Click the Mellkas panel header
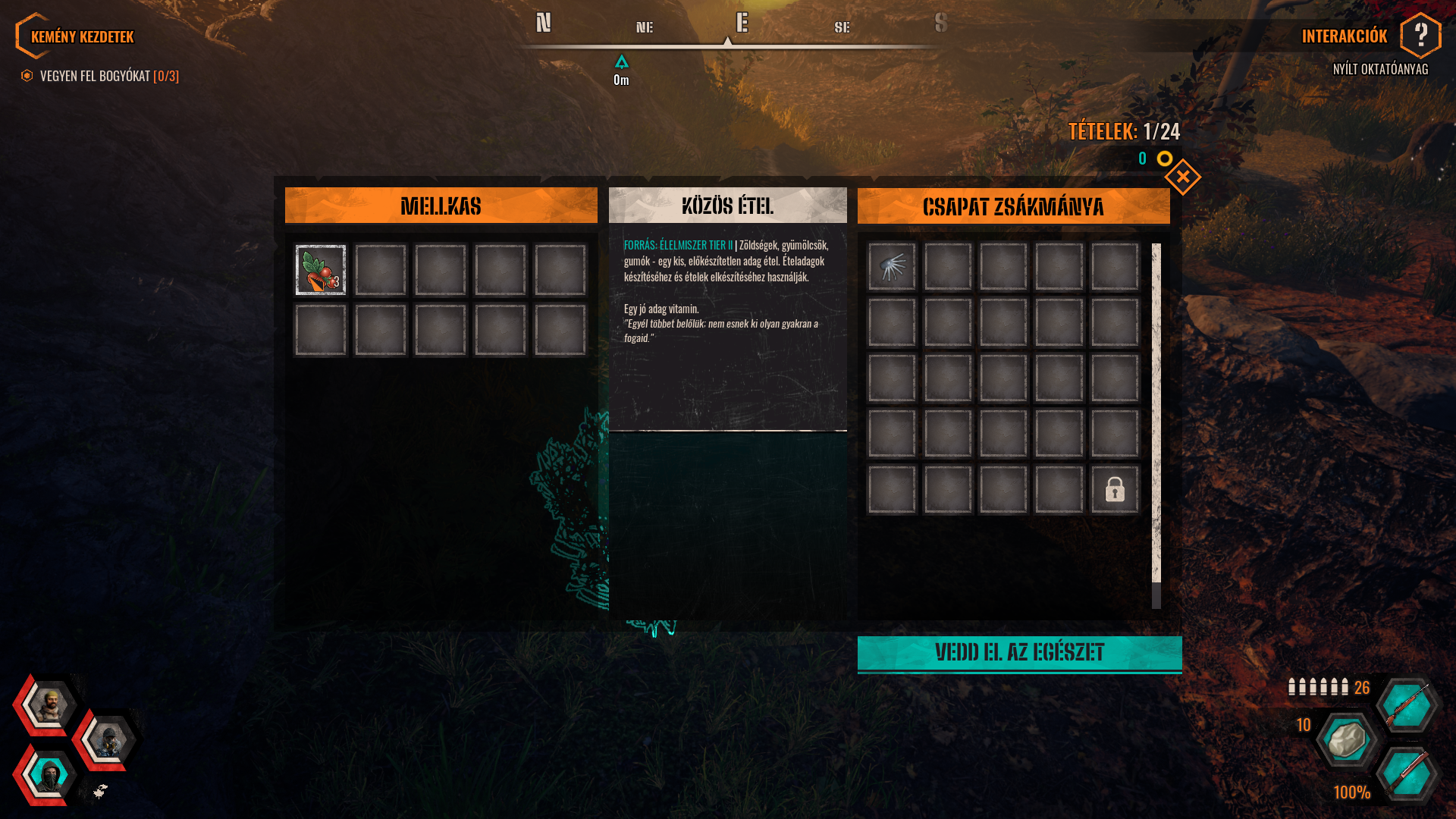The width and height of the screenshot is (1456, 819). [441, 206]
